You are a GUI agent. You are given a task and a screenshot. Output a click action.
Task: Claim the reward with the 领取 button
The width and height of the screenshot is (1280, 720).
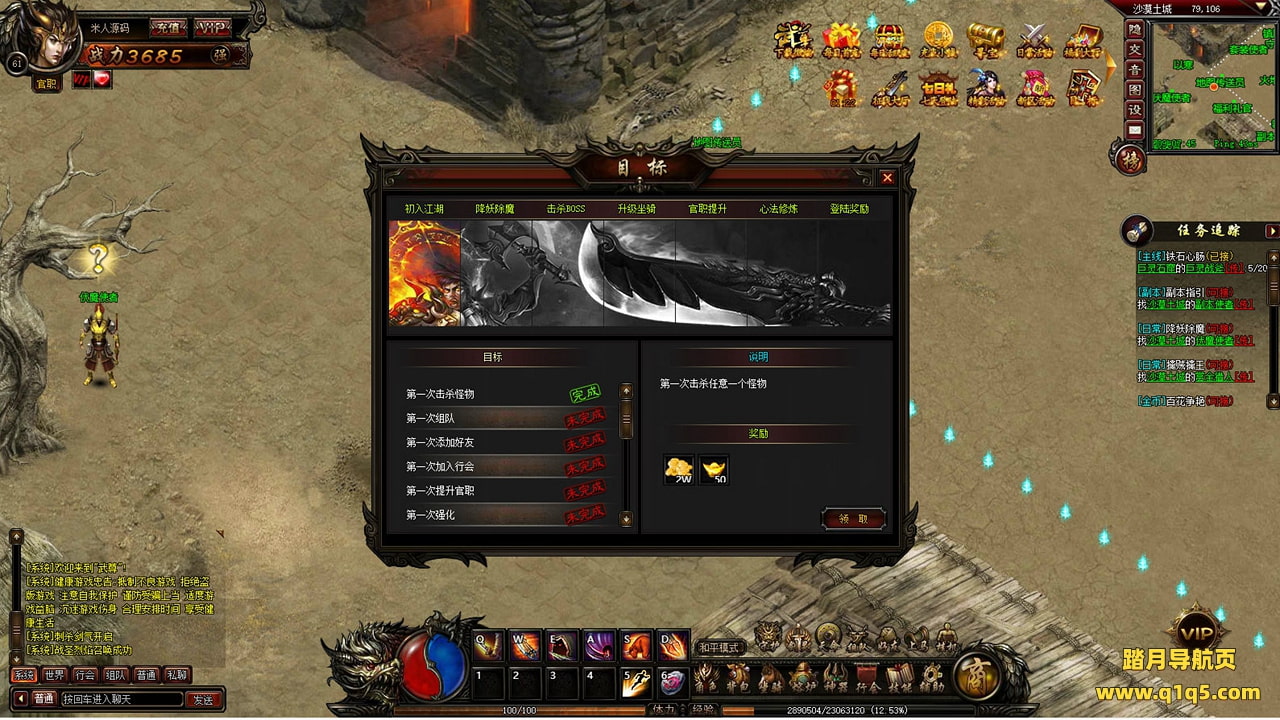point(853,518)
